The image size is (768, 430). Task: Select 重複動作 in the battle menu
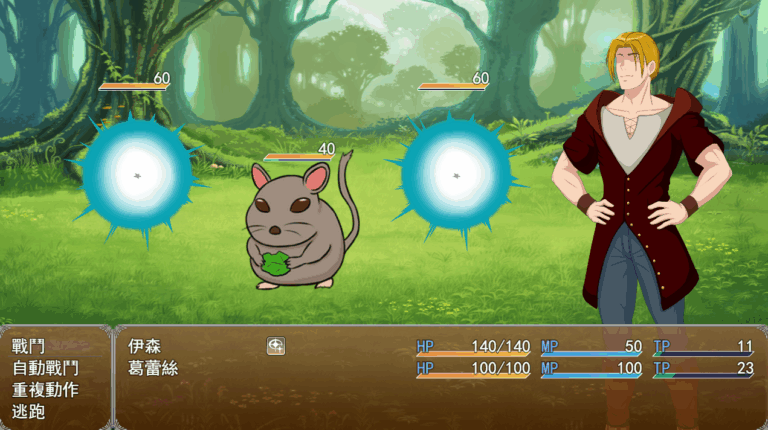pyautogui.click(x=45, y=390)
